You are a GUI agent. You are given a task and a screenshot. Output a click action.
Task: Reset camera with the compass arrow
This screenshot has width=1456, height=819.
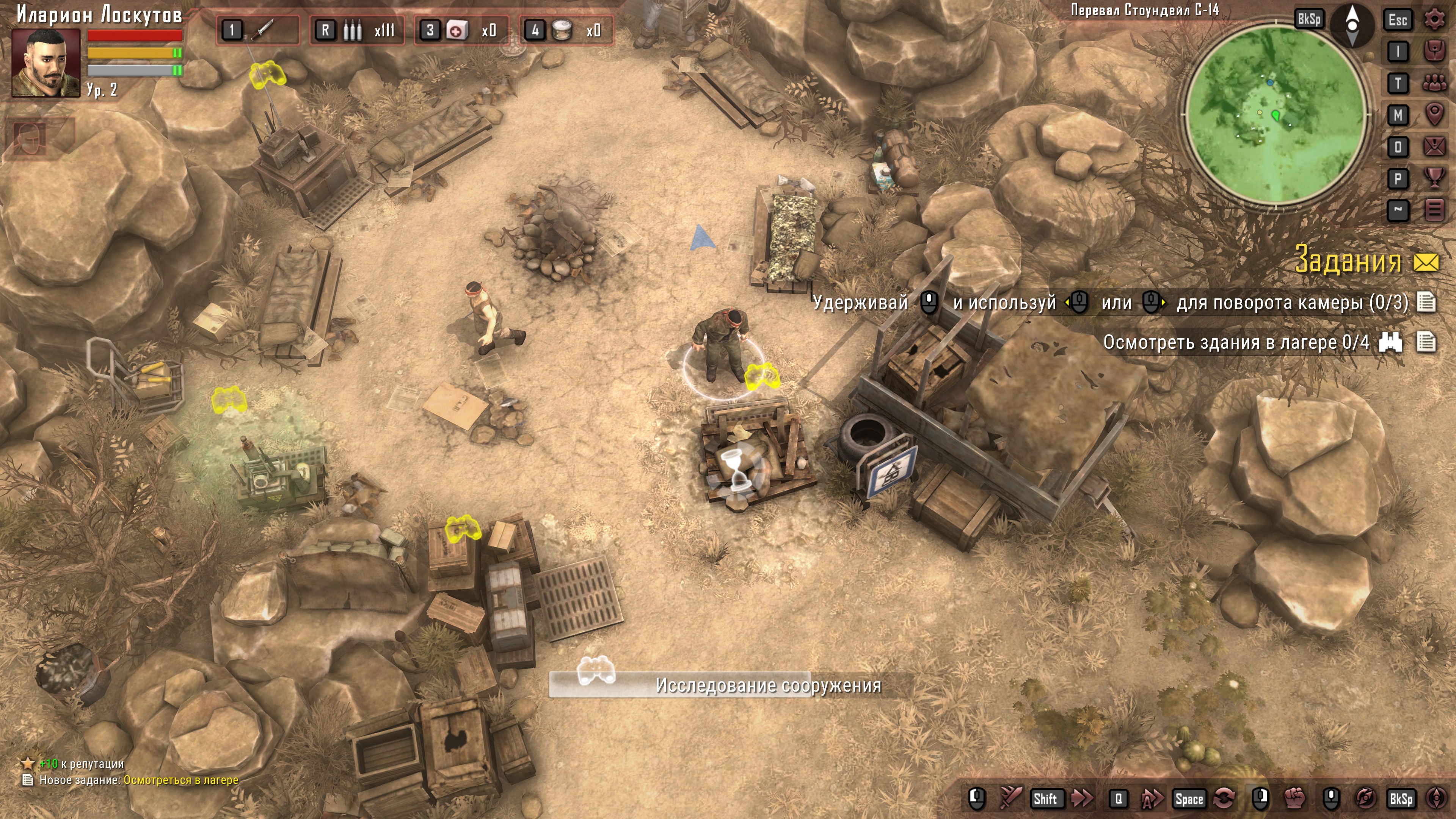pyautogui.click(x=1352, y=25)
